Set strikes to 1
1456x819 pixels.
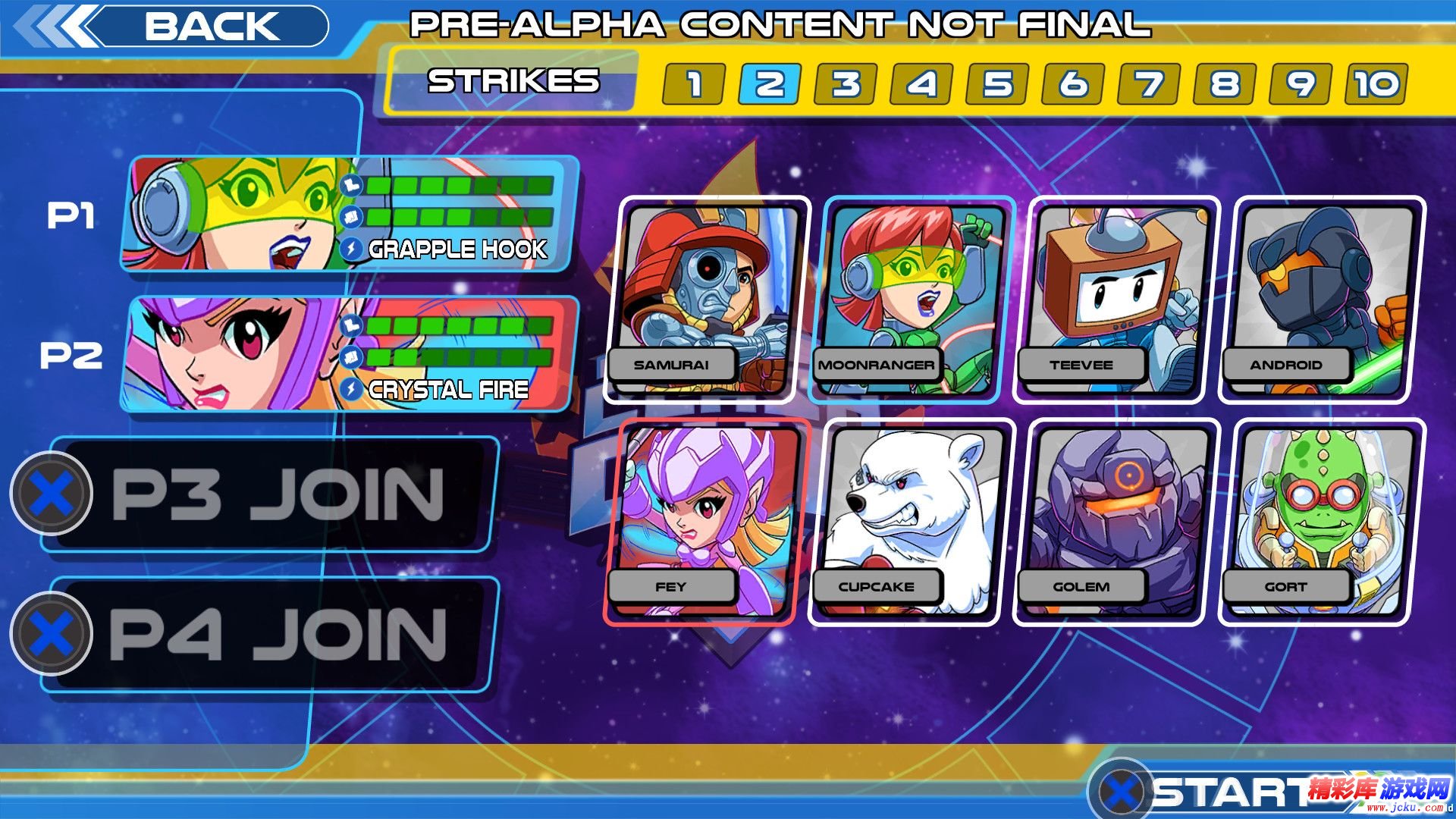pyautogui.click(x=693, y=83)
